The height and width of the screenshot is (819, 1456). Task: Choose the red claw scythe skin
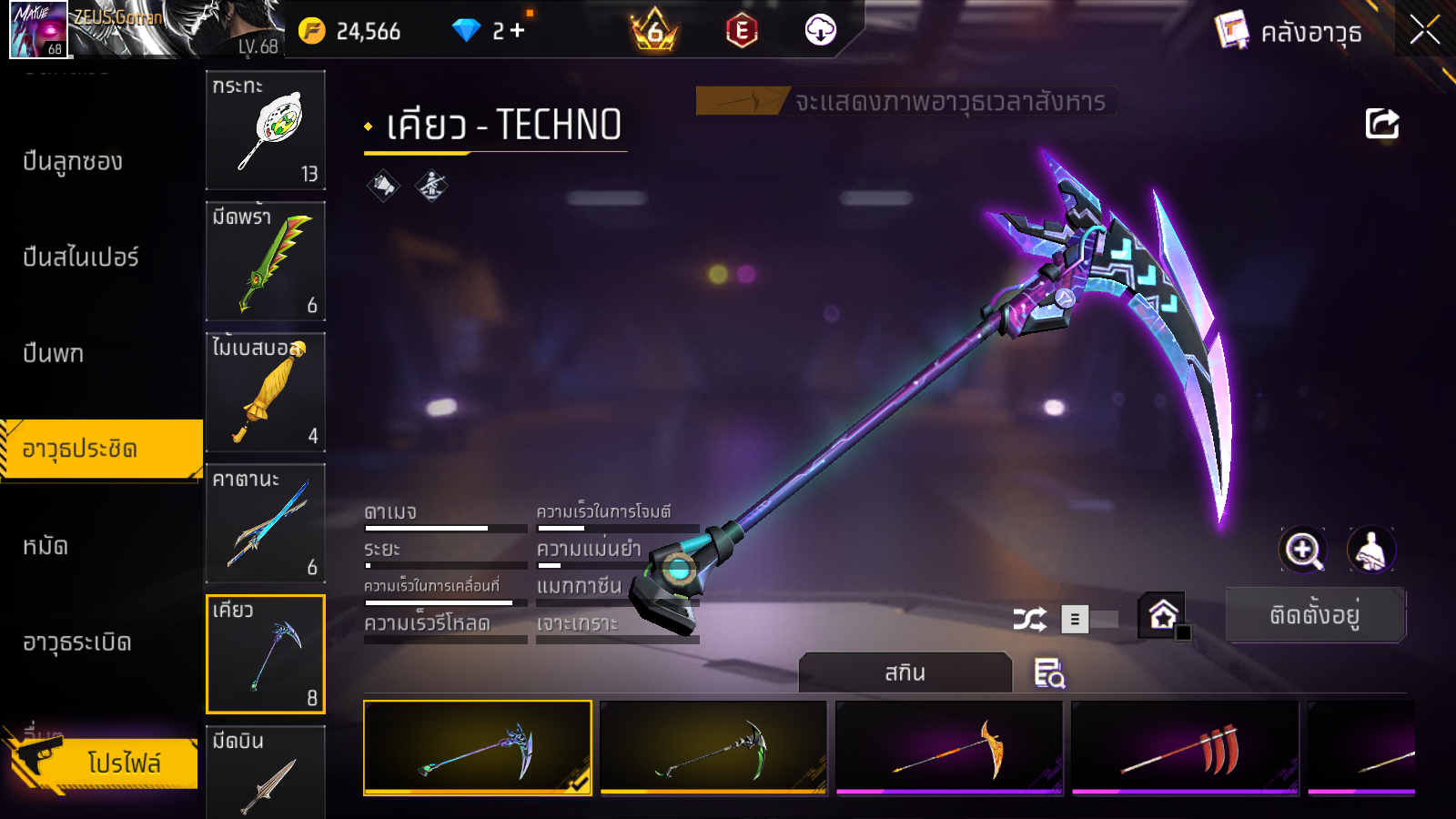[1185, 748]
